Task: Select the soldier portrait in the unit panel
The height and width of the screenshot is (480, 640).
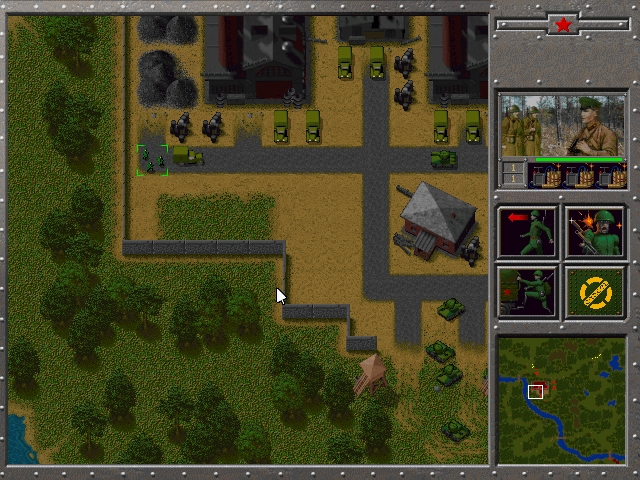Action: [x=563, y=126]
